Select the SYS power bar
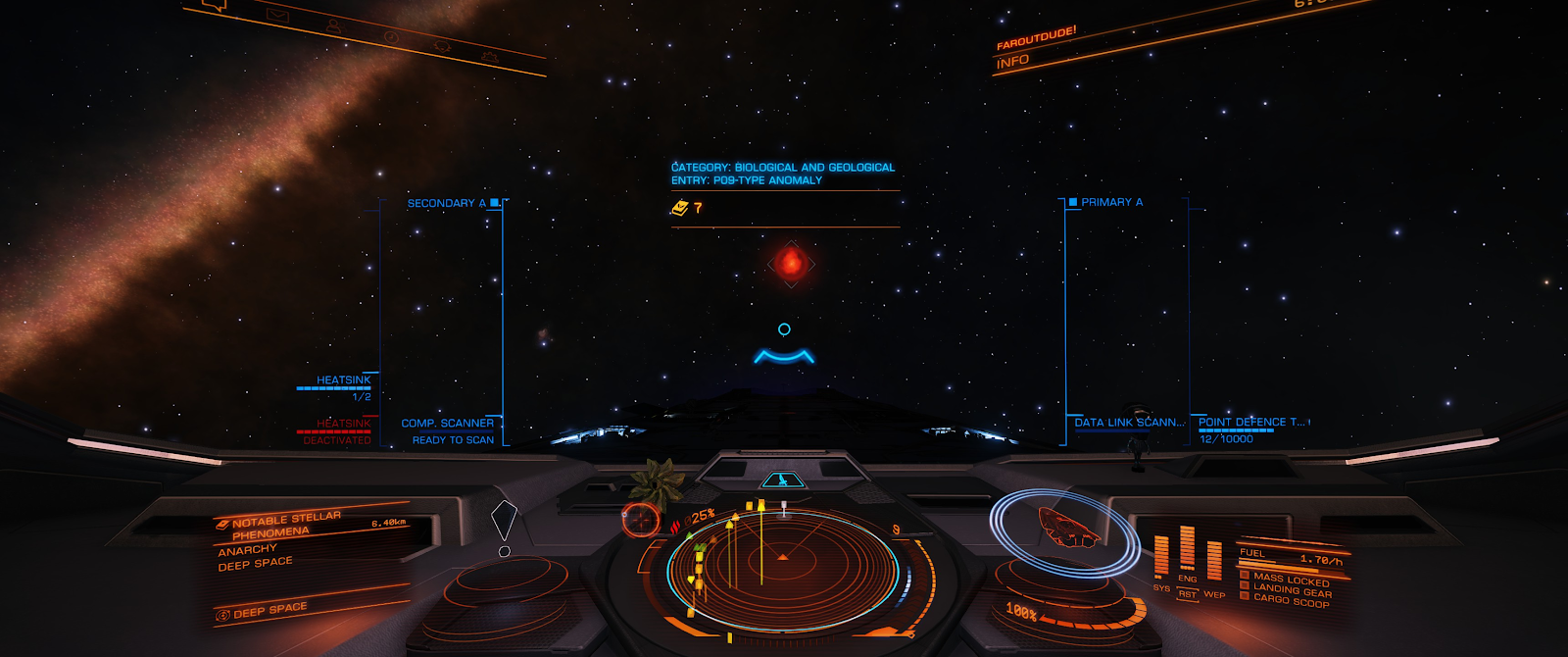This screenshot has width=1568, height=657. [x=1161, y=557]
